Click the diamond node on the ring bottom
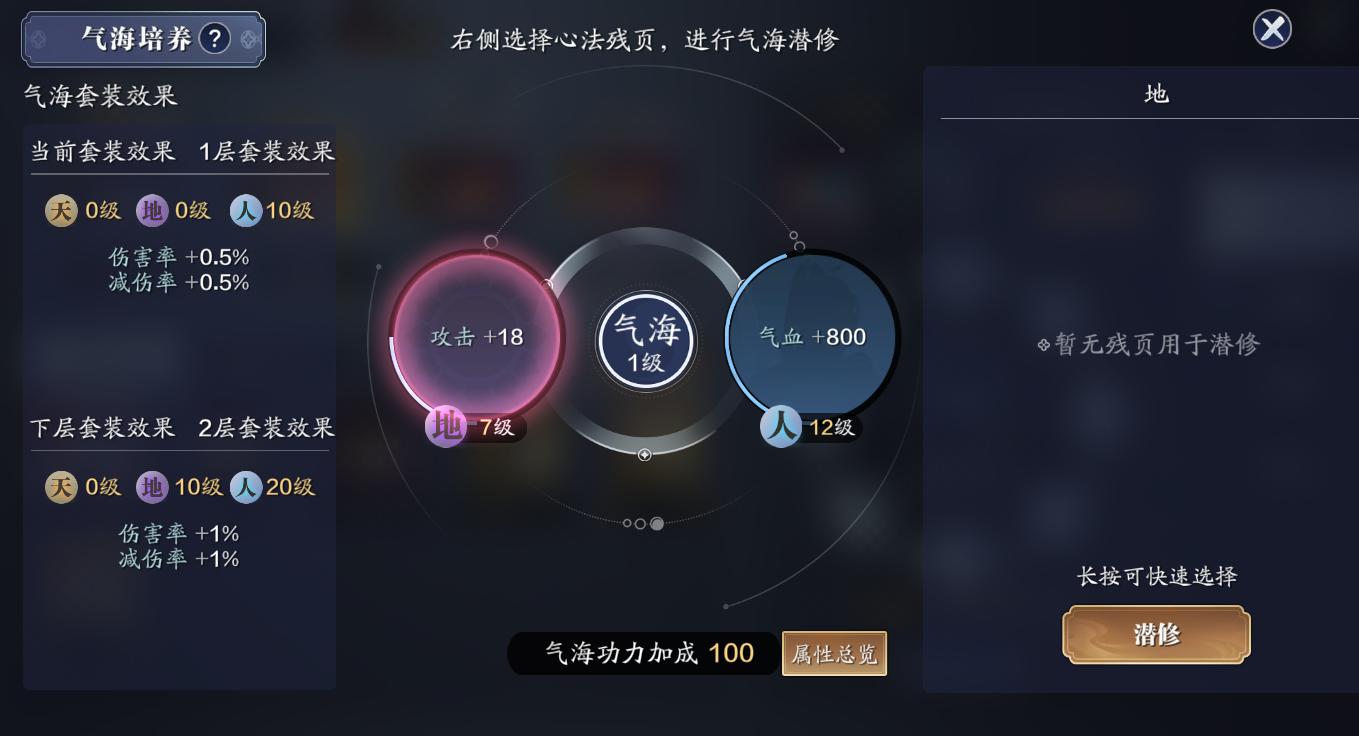This screenshot has height=736, width=1359. 647,455
